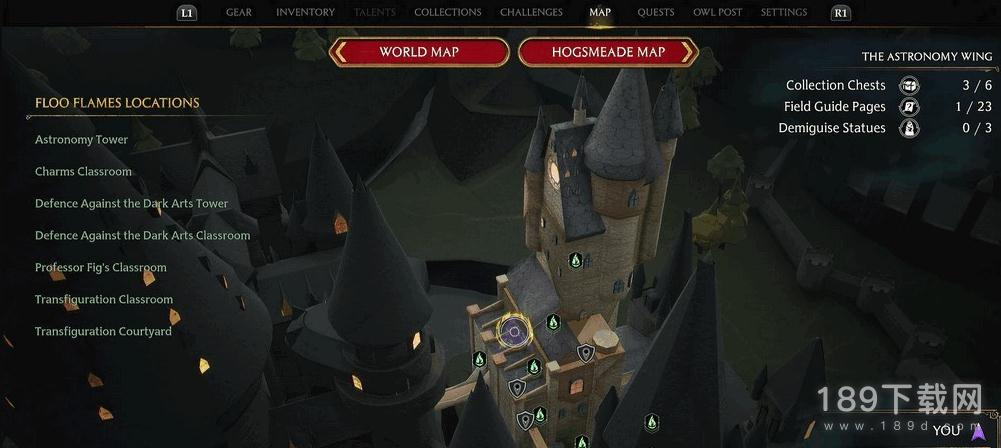Click the World Map button
1001x448 pixels.
coord(419,52)
